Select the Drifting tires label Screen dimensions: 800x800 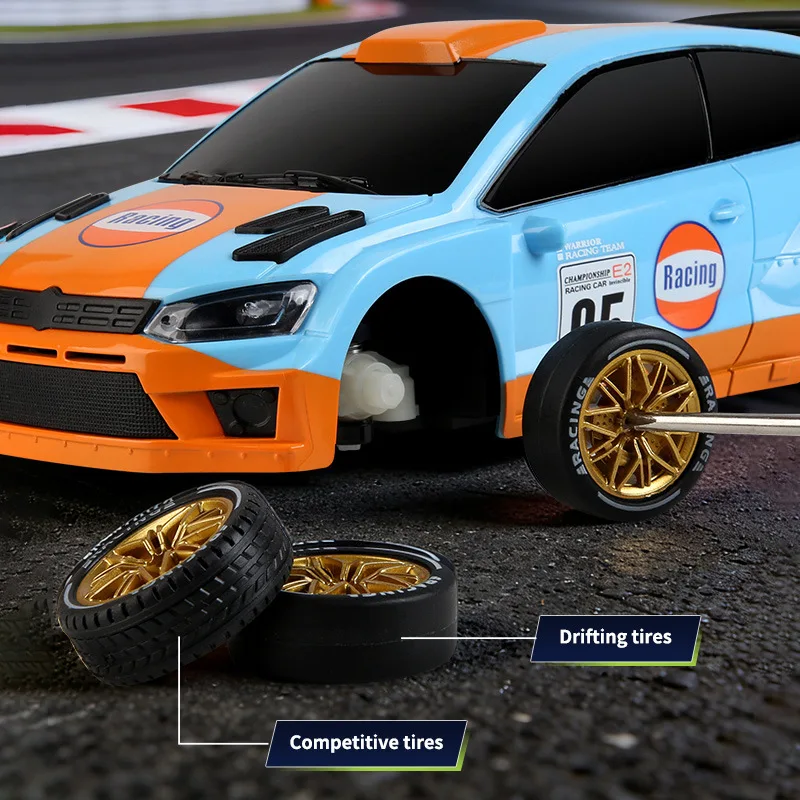tap(615, 638)
